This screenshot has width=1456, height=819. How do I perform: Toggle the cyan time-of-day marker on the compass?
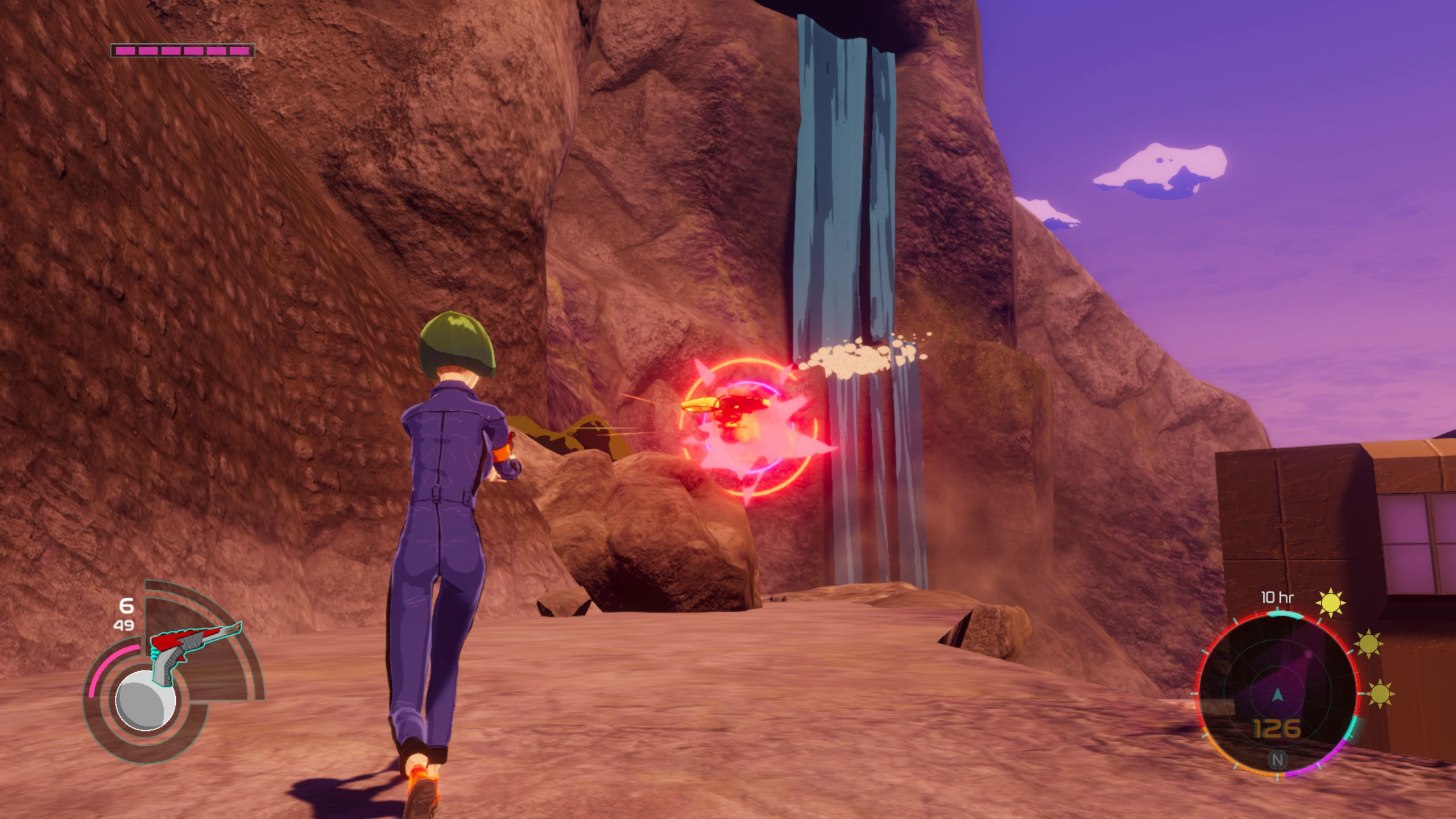(x=1284, y=614)
